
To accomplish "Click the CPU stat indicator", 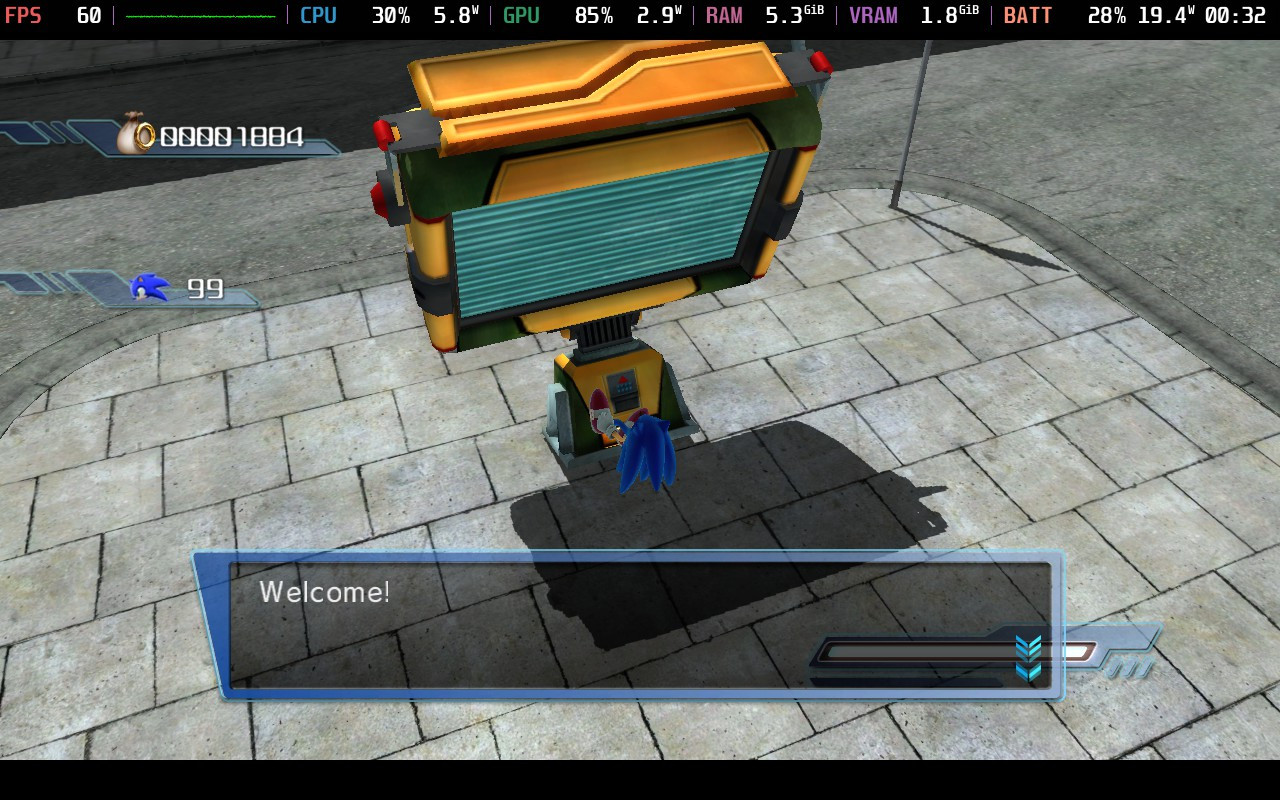I will pos(318,15).
